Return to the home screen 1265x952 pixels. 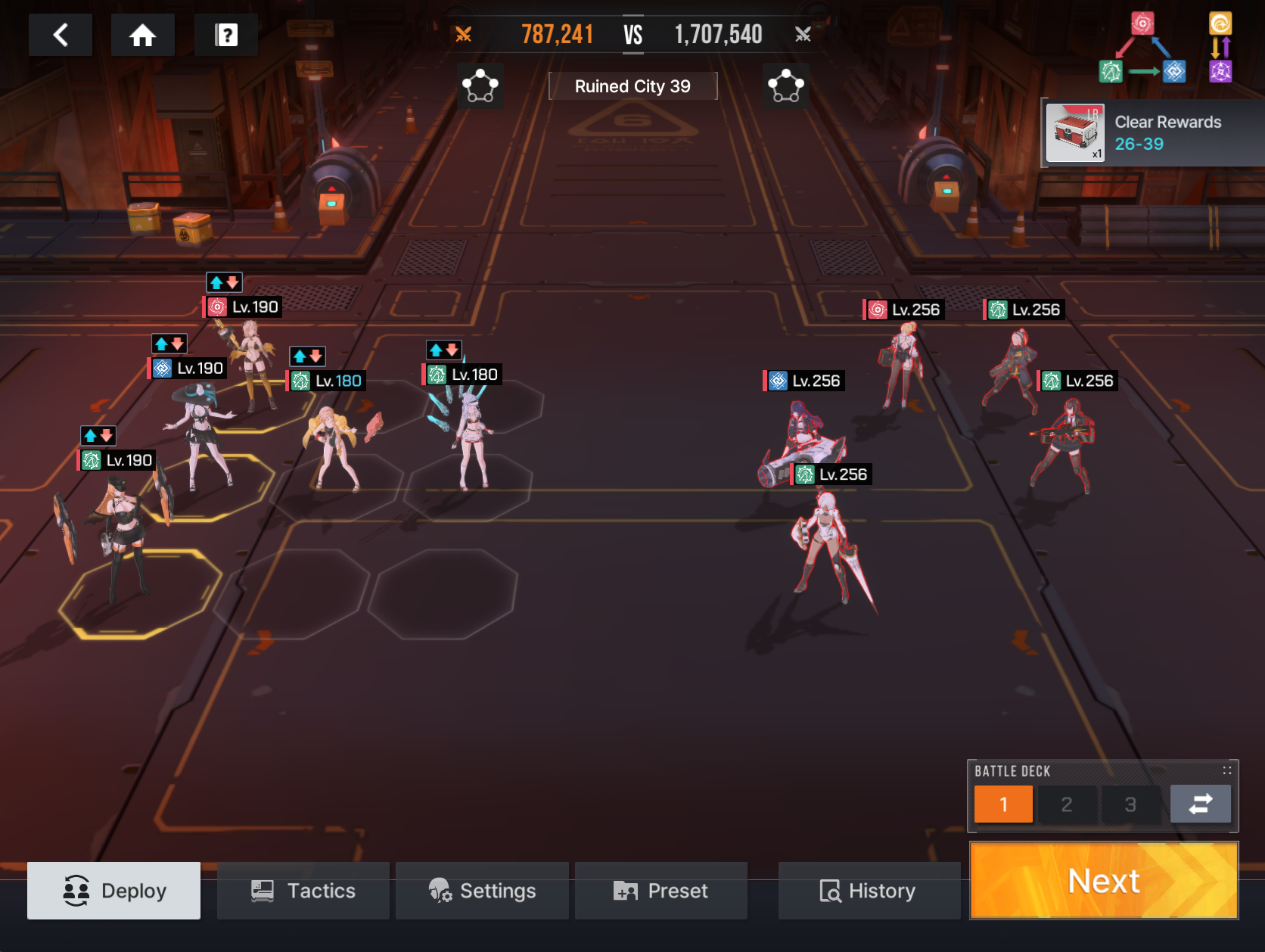point(142,35)
